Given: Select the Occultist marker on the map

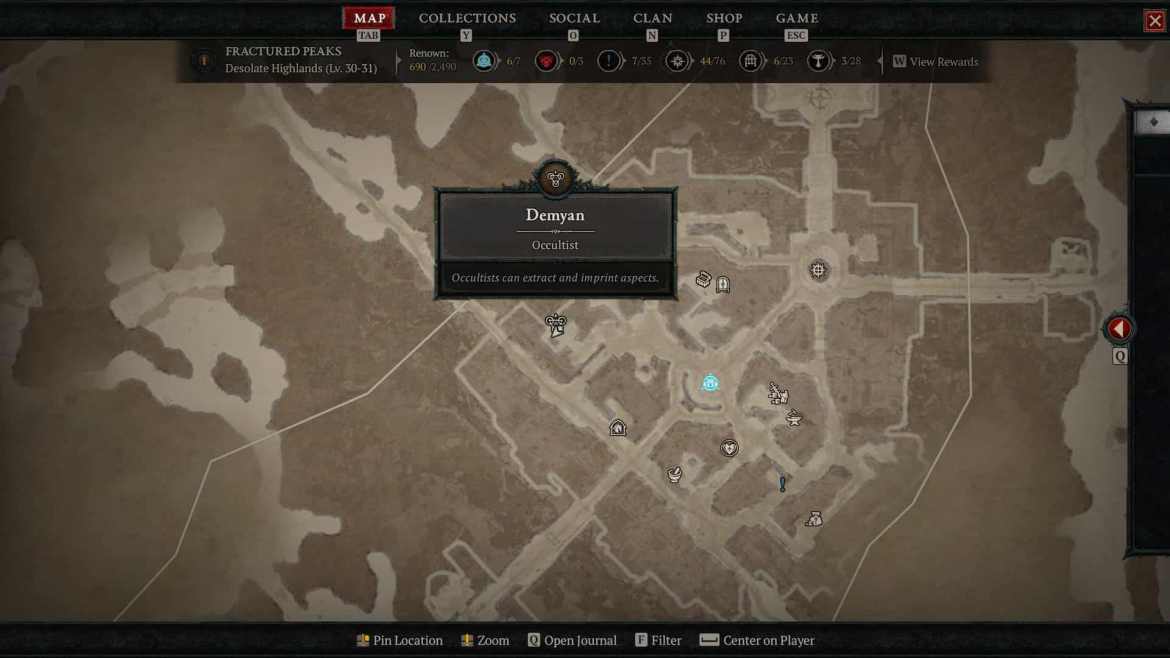Looking at the screenshot, I should pos(556,324).
